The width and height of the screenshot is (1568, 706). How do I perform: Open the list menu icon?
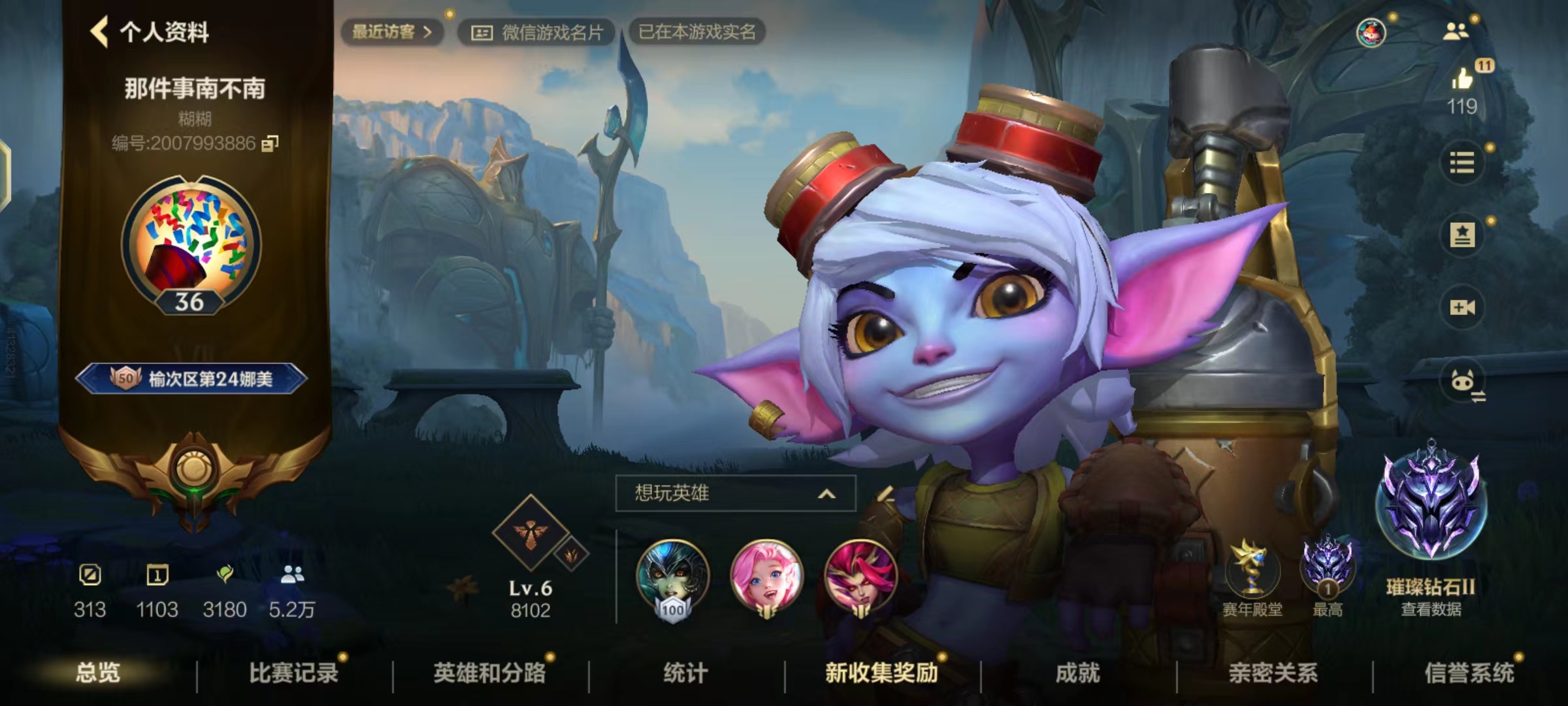(1462, 162)
